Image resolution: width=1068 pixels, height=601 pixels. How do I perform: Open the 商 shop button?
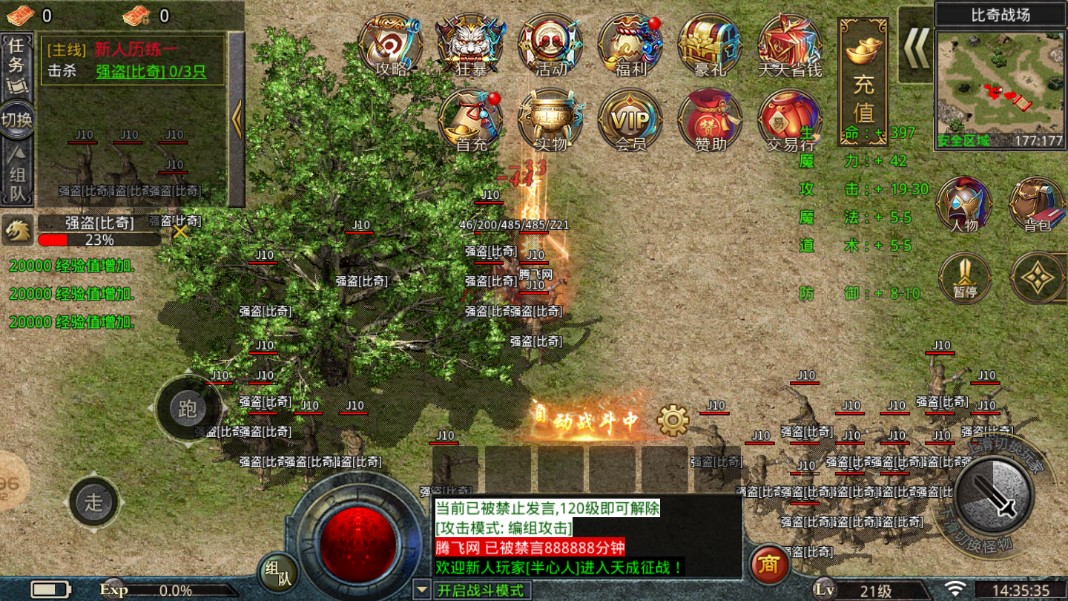click(x=768, y=563)
